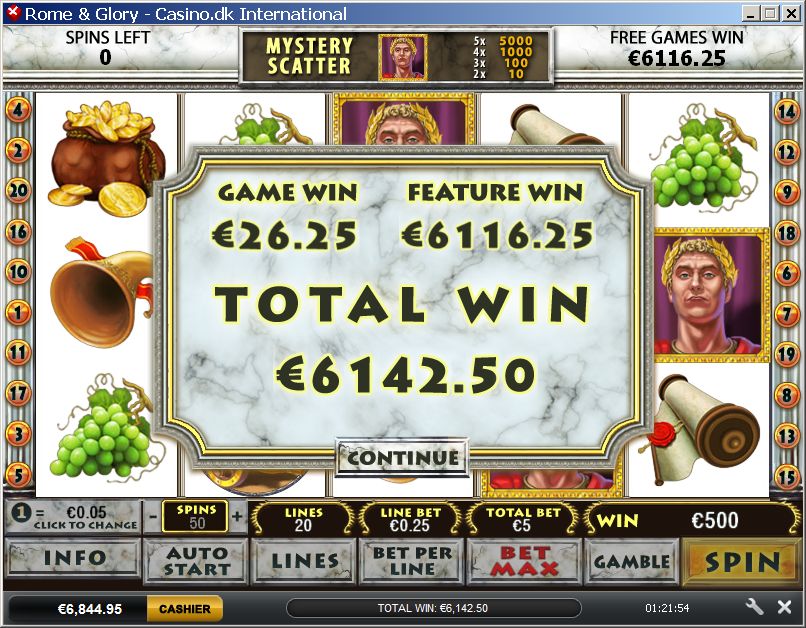The width and height of the screenshot is (806, 628).
Task: Open the Info paytable
Action: click(x=73, y=559)
